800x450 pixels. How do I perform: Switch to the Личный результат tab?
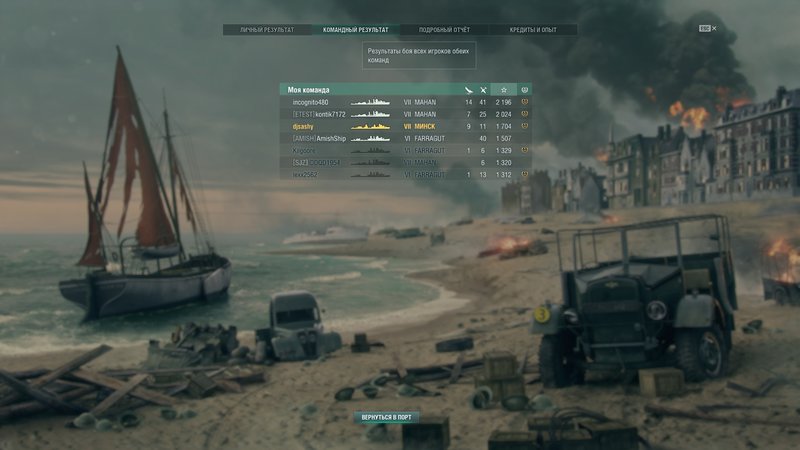(x=267, y=30)
